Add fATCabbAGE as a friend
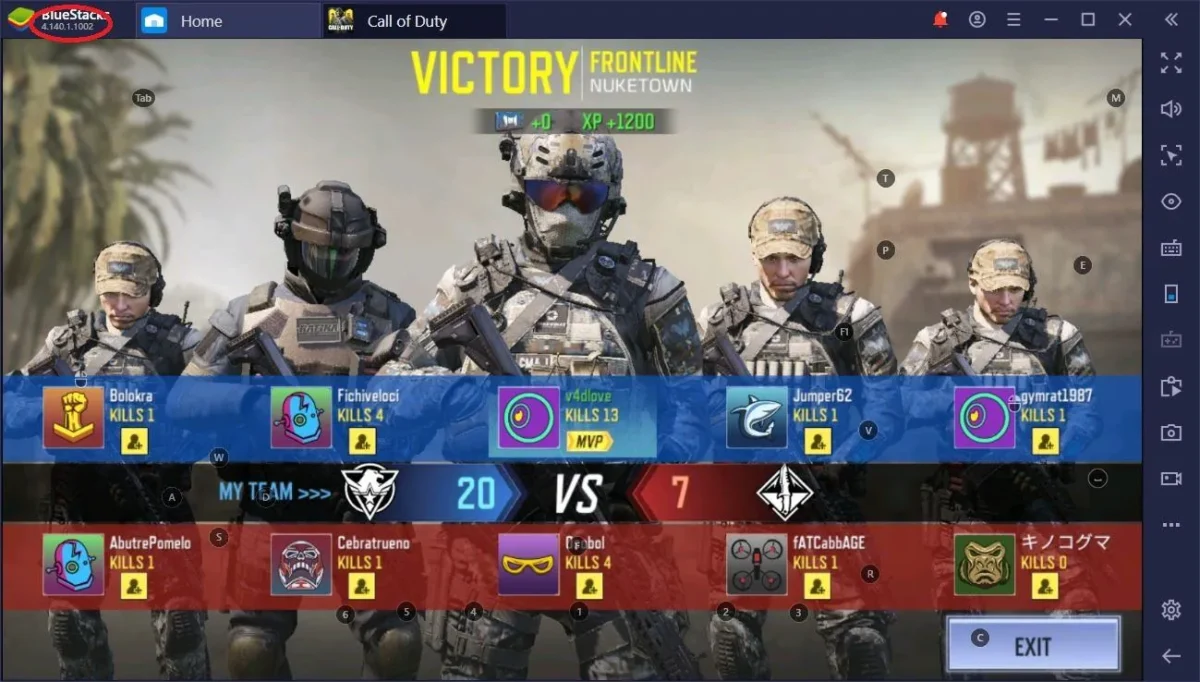The height and width of the screenshot is (682, 1200). pyautogui.click(x=818, y=586)
